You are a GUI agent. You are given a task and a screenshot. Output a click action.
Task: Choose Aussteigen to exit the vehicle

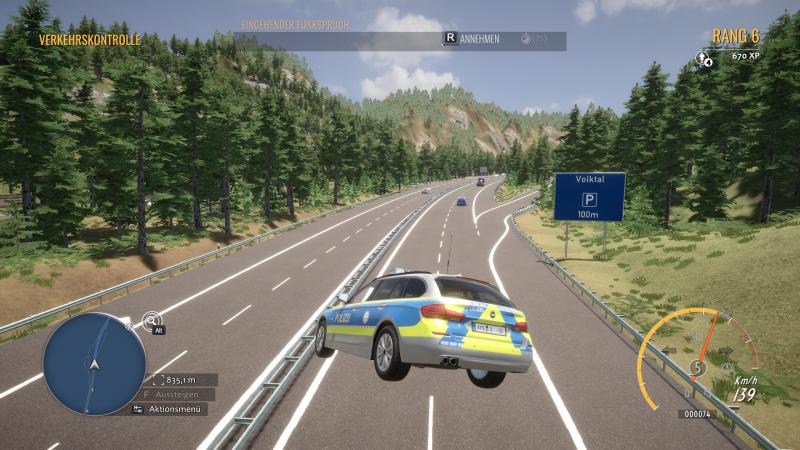(x=174, y=395)
